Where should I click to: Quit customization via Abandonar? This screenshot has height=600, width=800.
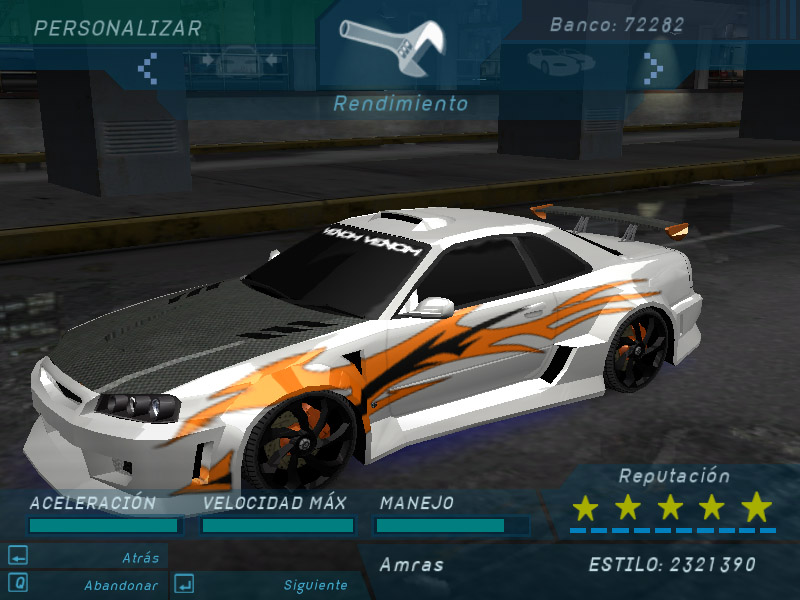(120, 585)
